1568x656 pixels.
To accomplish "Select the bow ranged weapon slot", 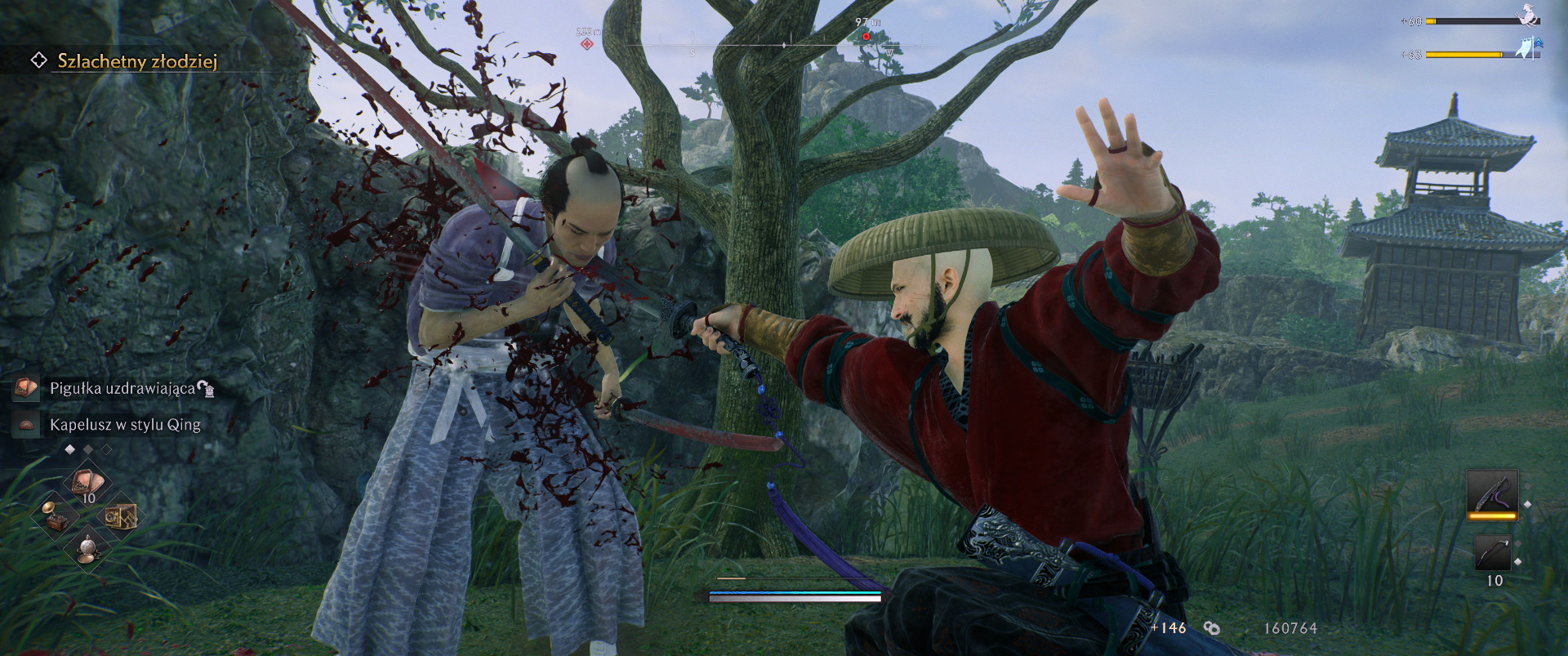I will click(x=1492, y=554).
